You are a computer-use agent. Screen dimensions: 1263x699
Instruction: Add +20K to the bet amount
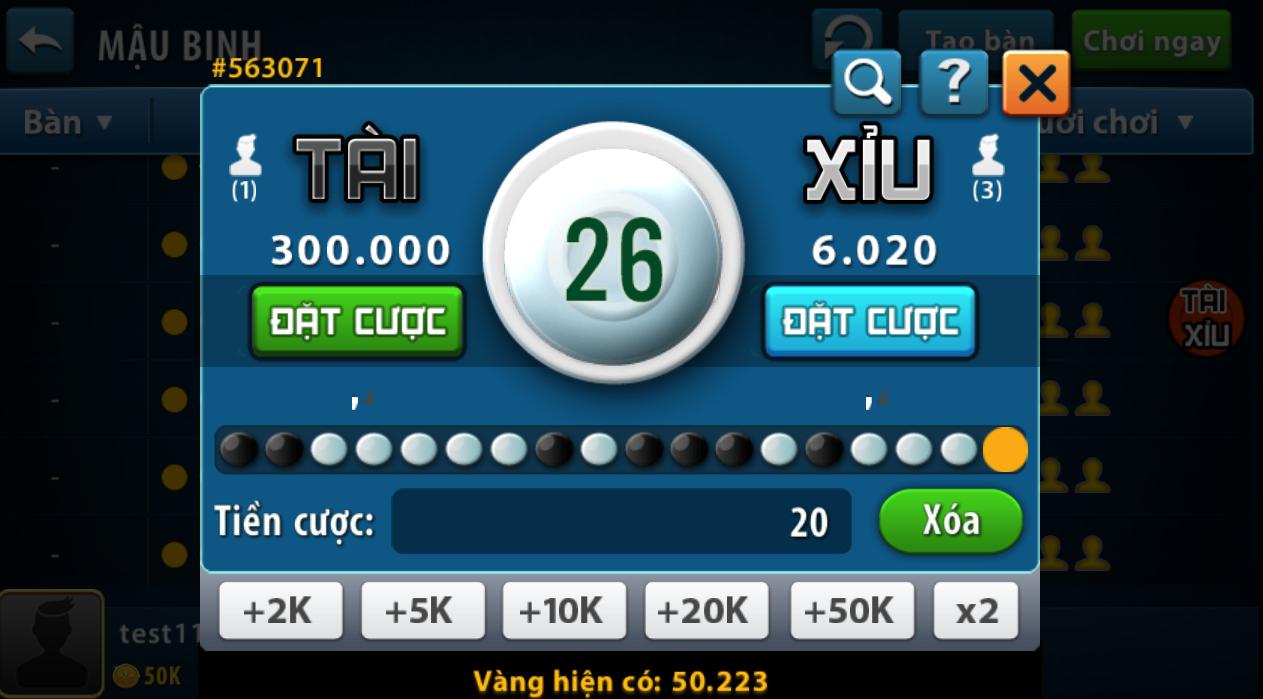coord(707,610)
